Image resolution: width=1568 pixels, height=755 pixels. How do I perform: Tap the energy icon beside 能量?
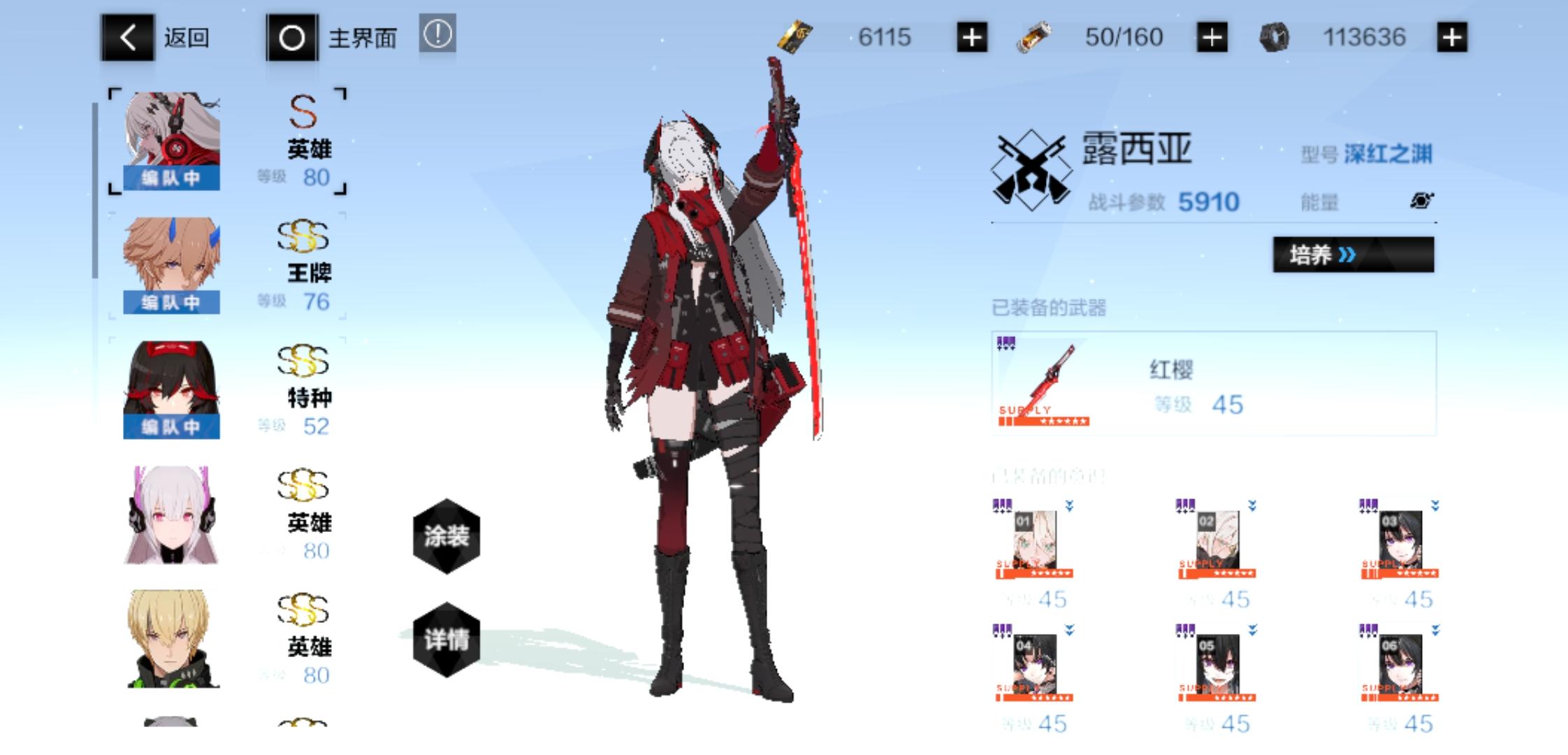point(1421,201)
